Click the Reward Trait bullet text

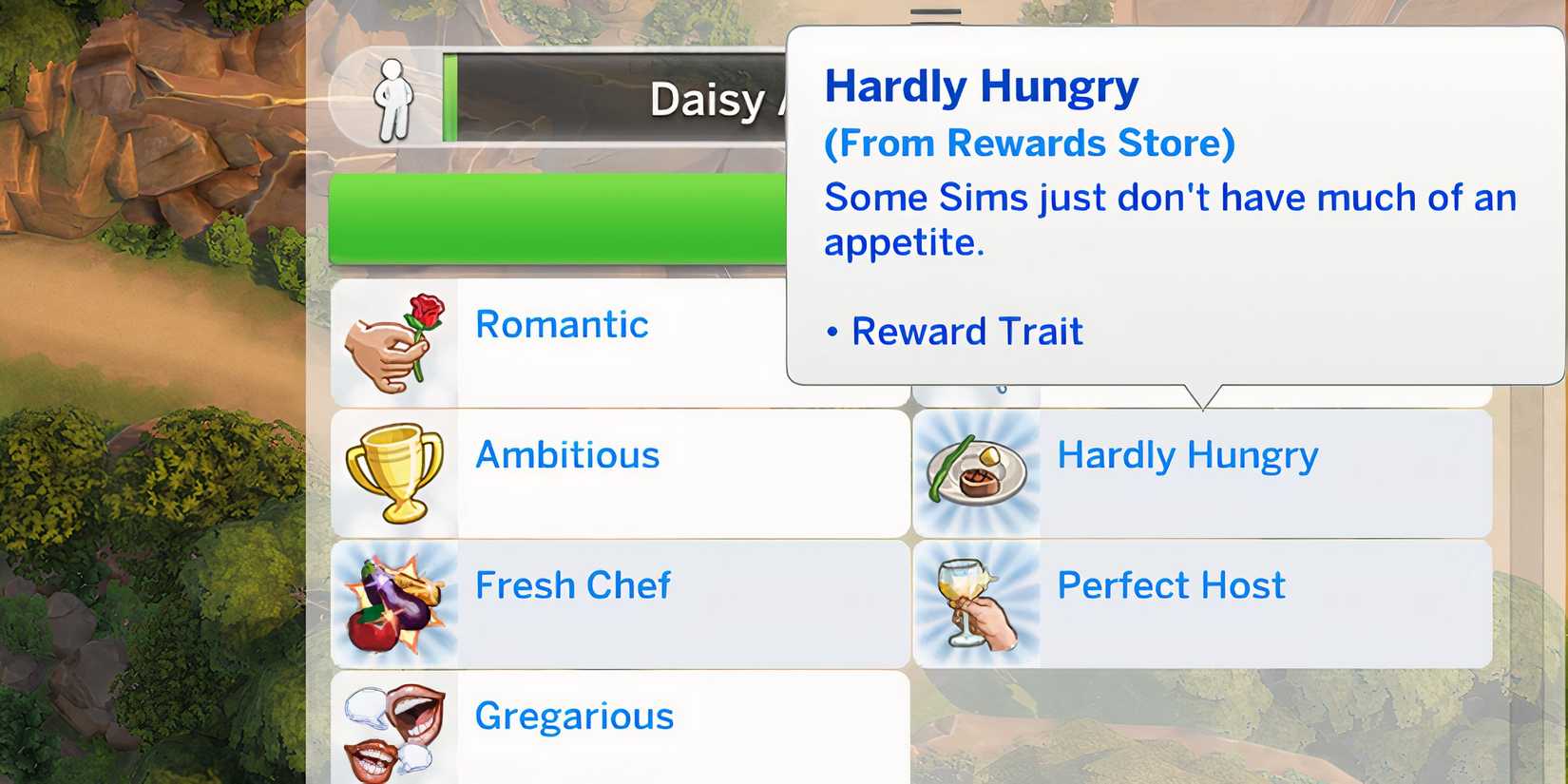click(967, 331)
